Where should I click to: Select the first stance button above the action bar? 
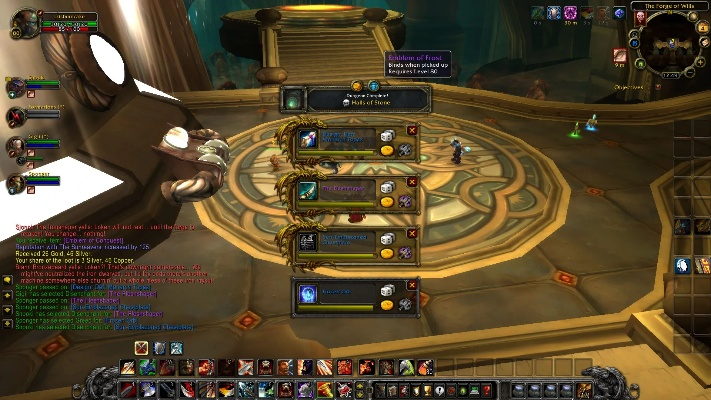[x=143, y=348]
